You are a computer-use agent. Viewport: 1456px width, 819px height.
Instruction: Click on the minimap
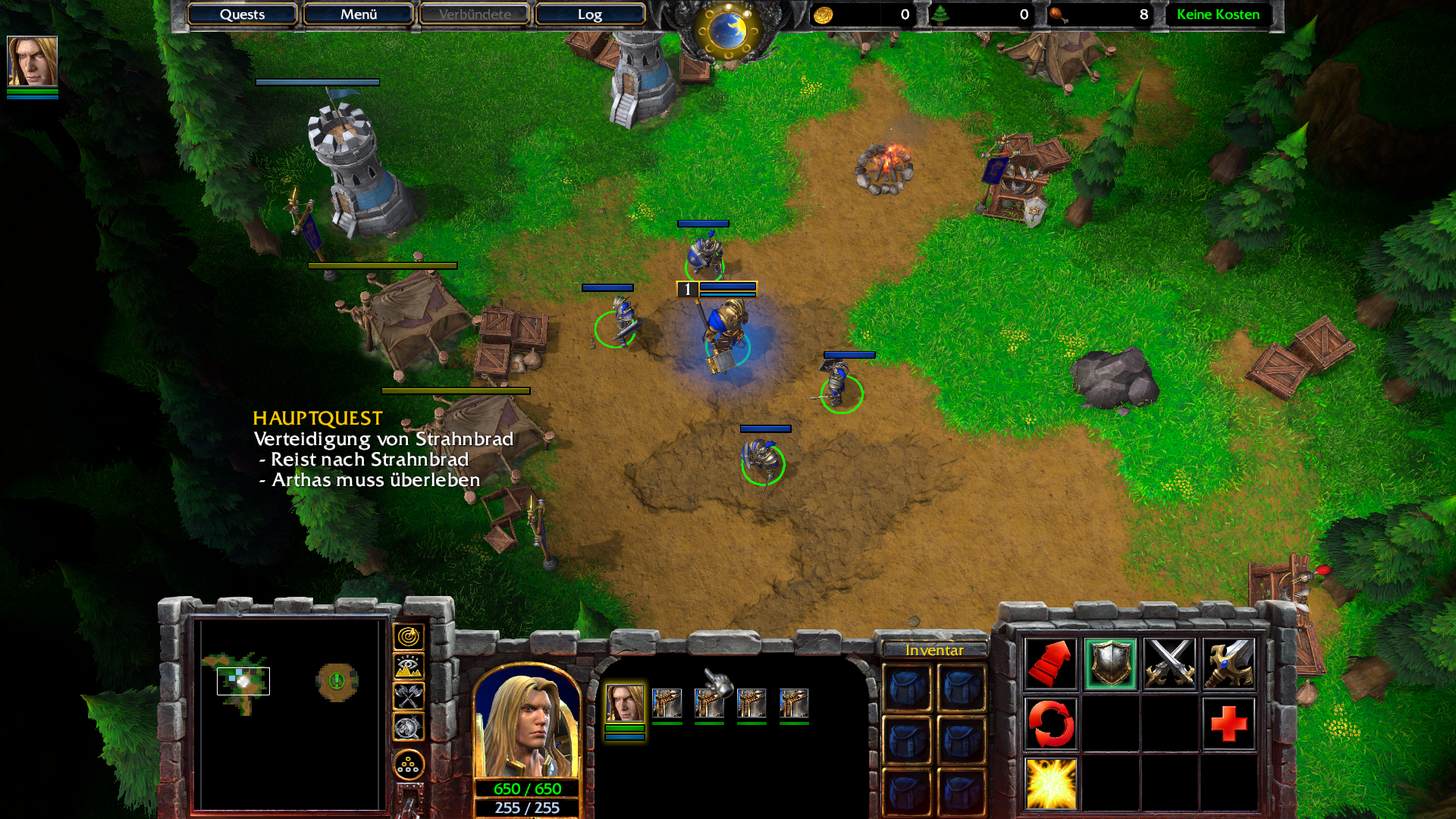pos(288,713)
